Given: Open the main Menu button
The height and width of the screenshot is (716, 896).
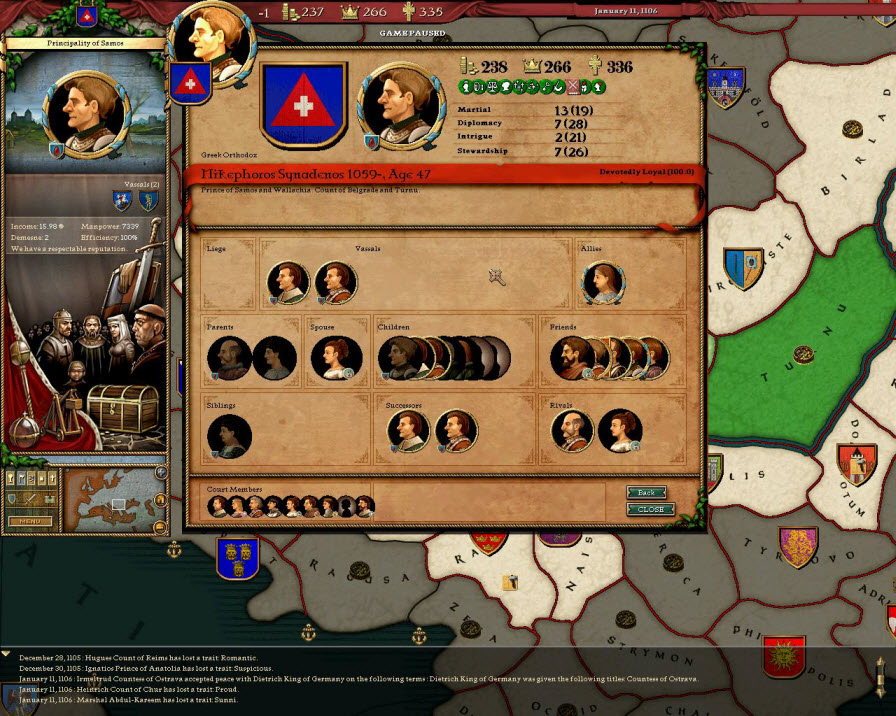Looking at the screenshot, I should point(28,521).
